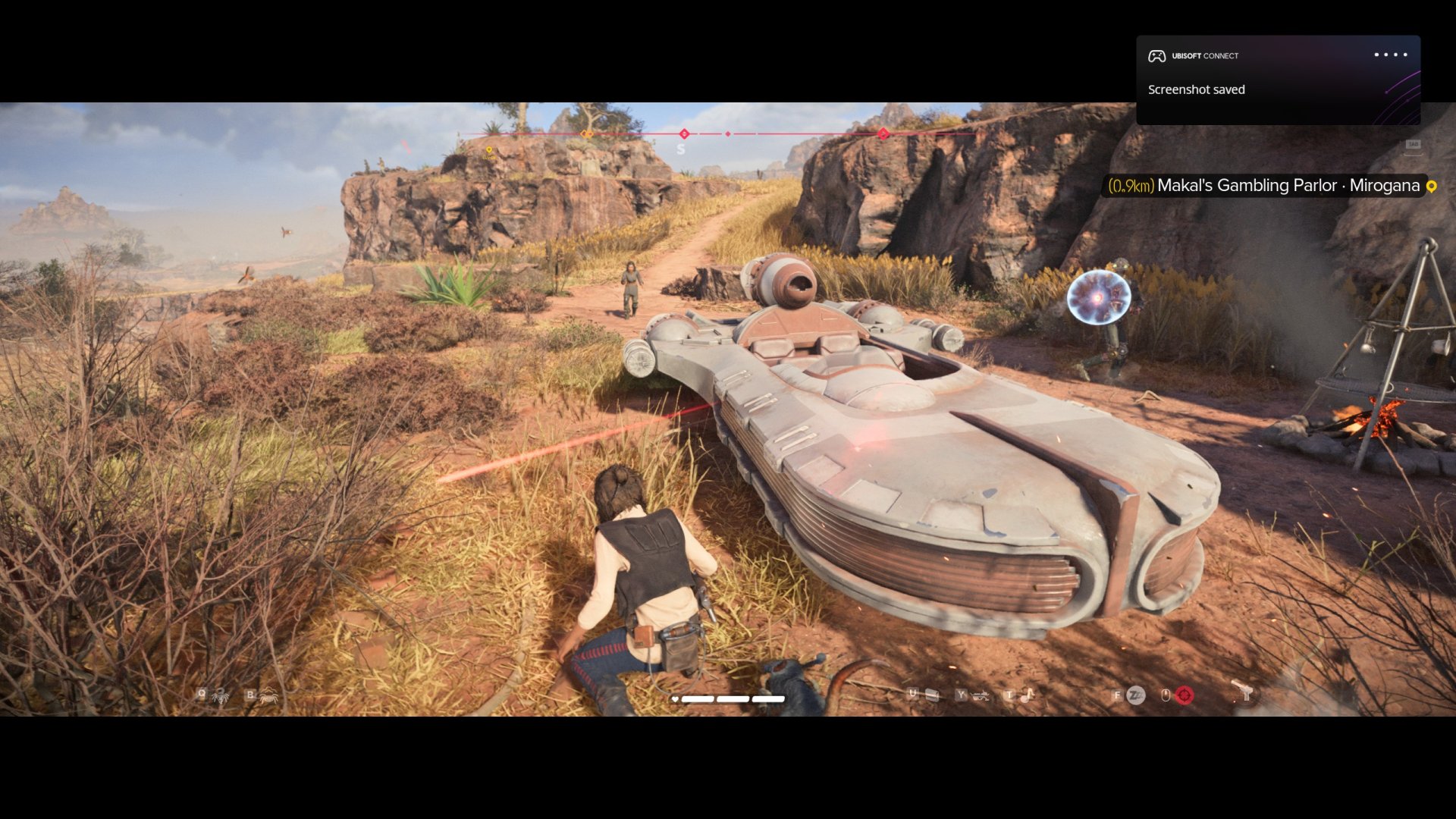Open the Ubisoft Connect three-dots options menu
Screen dimensions: 1456x819
tap(1390, 55)
